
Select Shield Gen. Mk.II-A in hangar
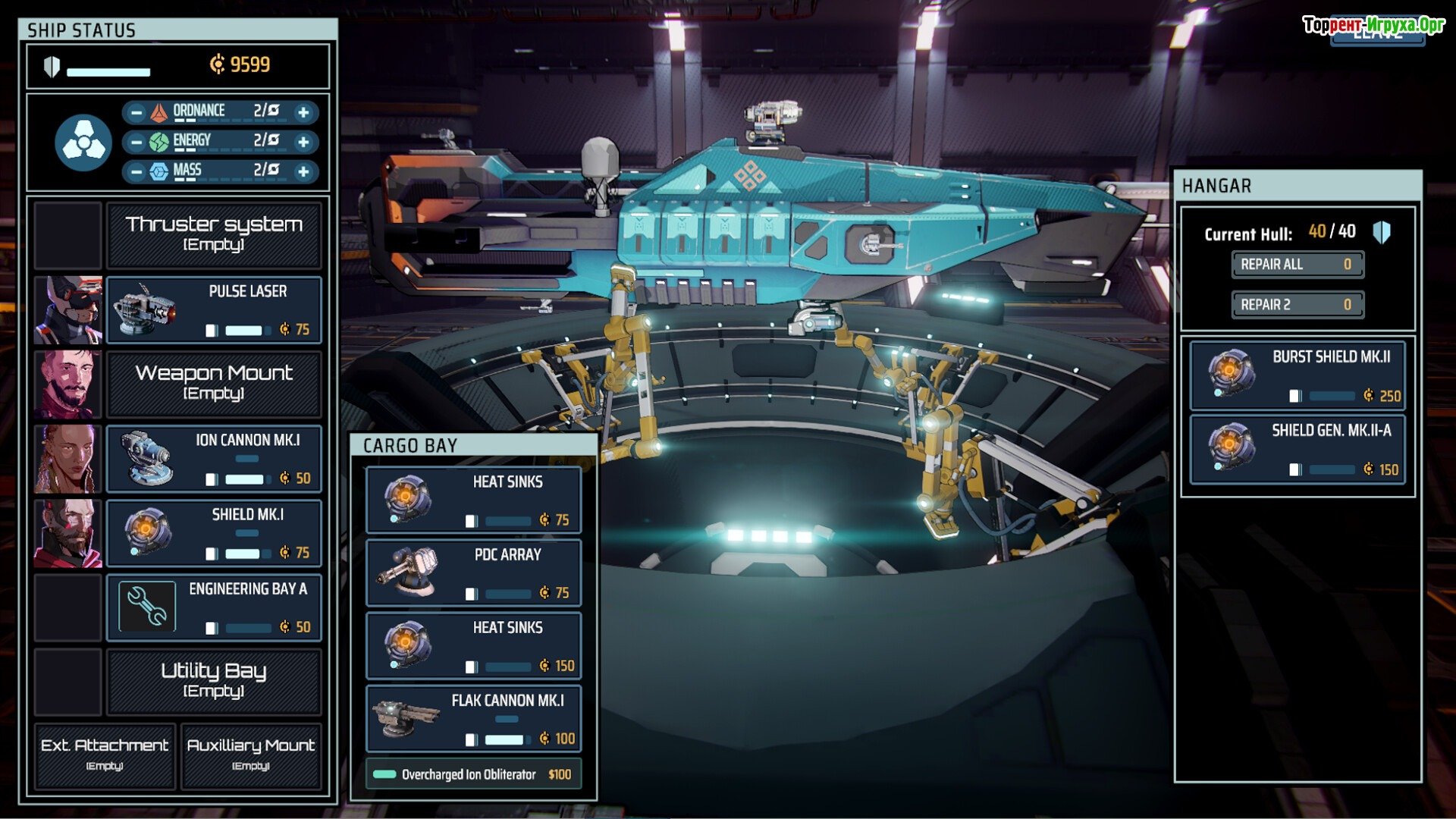tap(1297, 449)
